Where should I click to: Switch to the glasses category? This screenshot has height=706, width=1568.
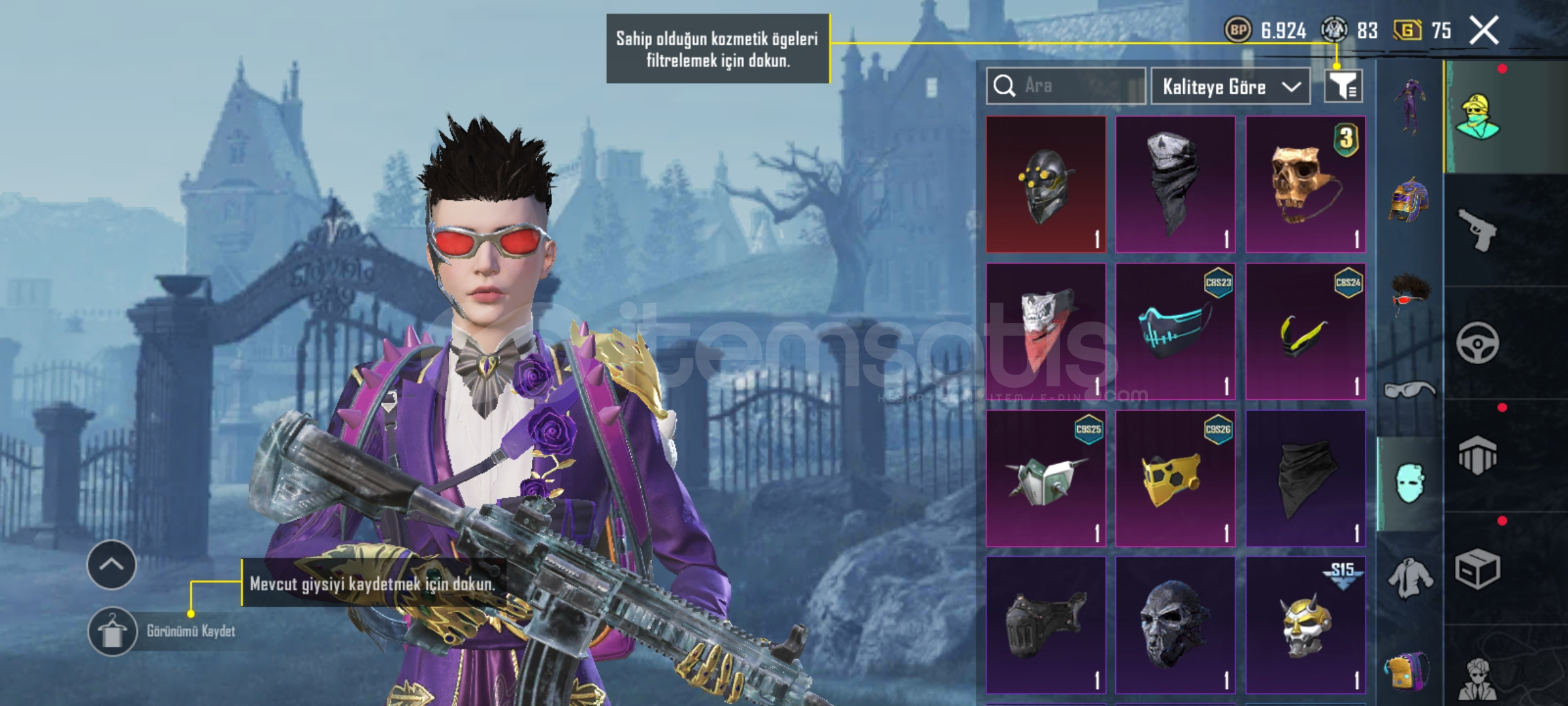(x=1409, y=391)
